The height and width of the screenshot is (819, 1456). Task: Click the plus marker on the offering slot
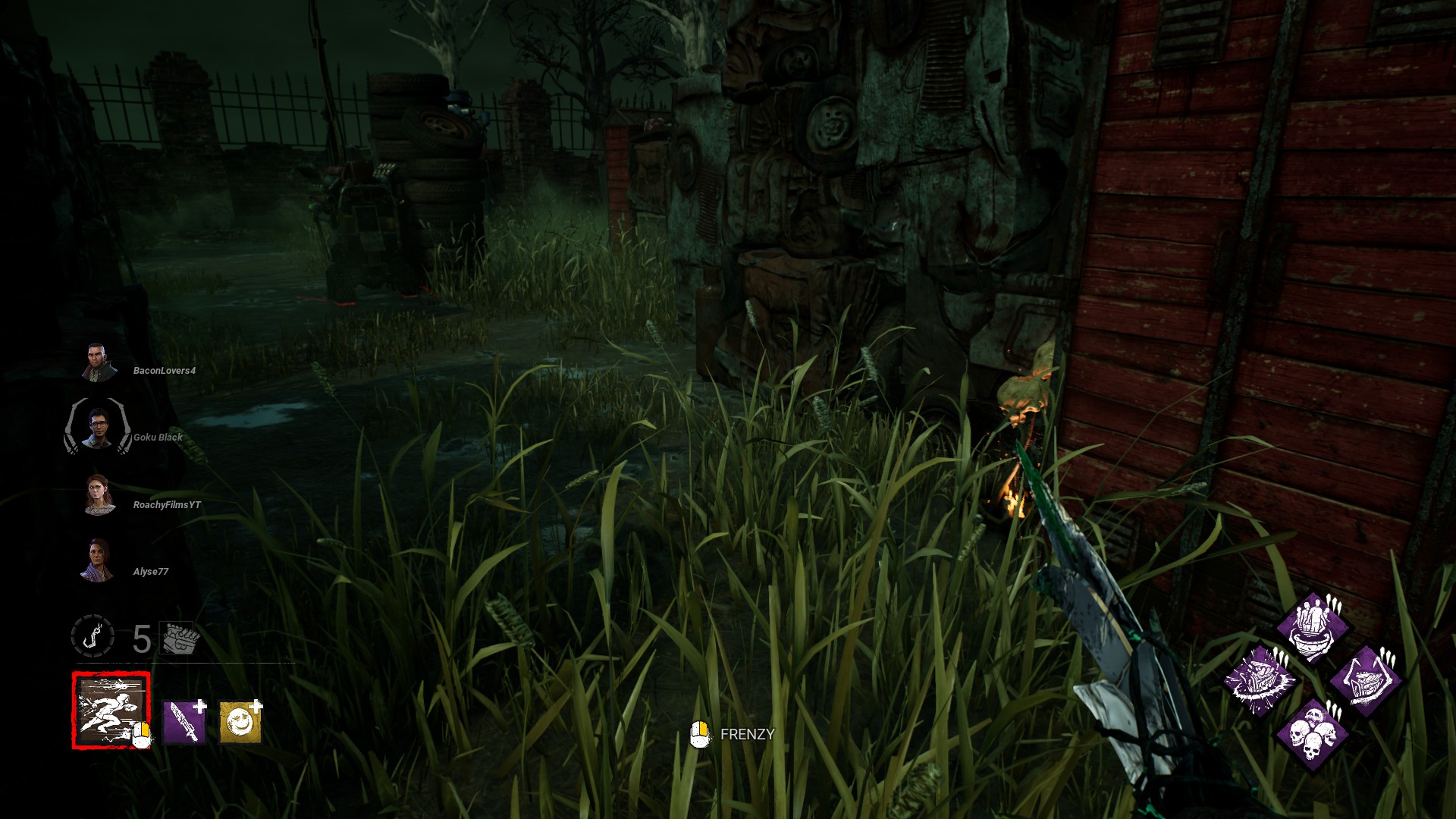(256, 705)
